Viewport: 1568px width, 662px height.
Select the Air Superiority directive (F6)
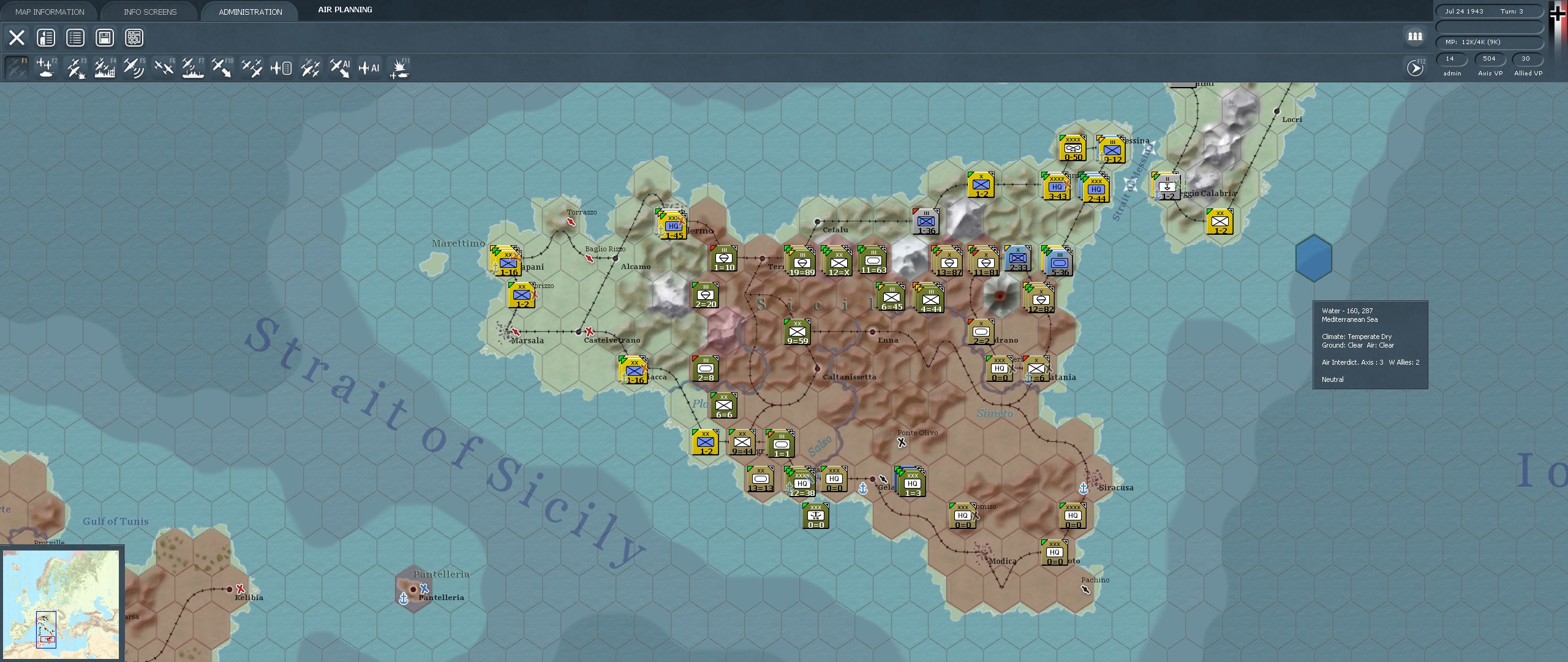pyautogui.click(x=164, y=67)
